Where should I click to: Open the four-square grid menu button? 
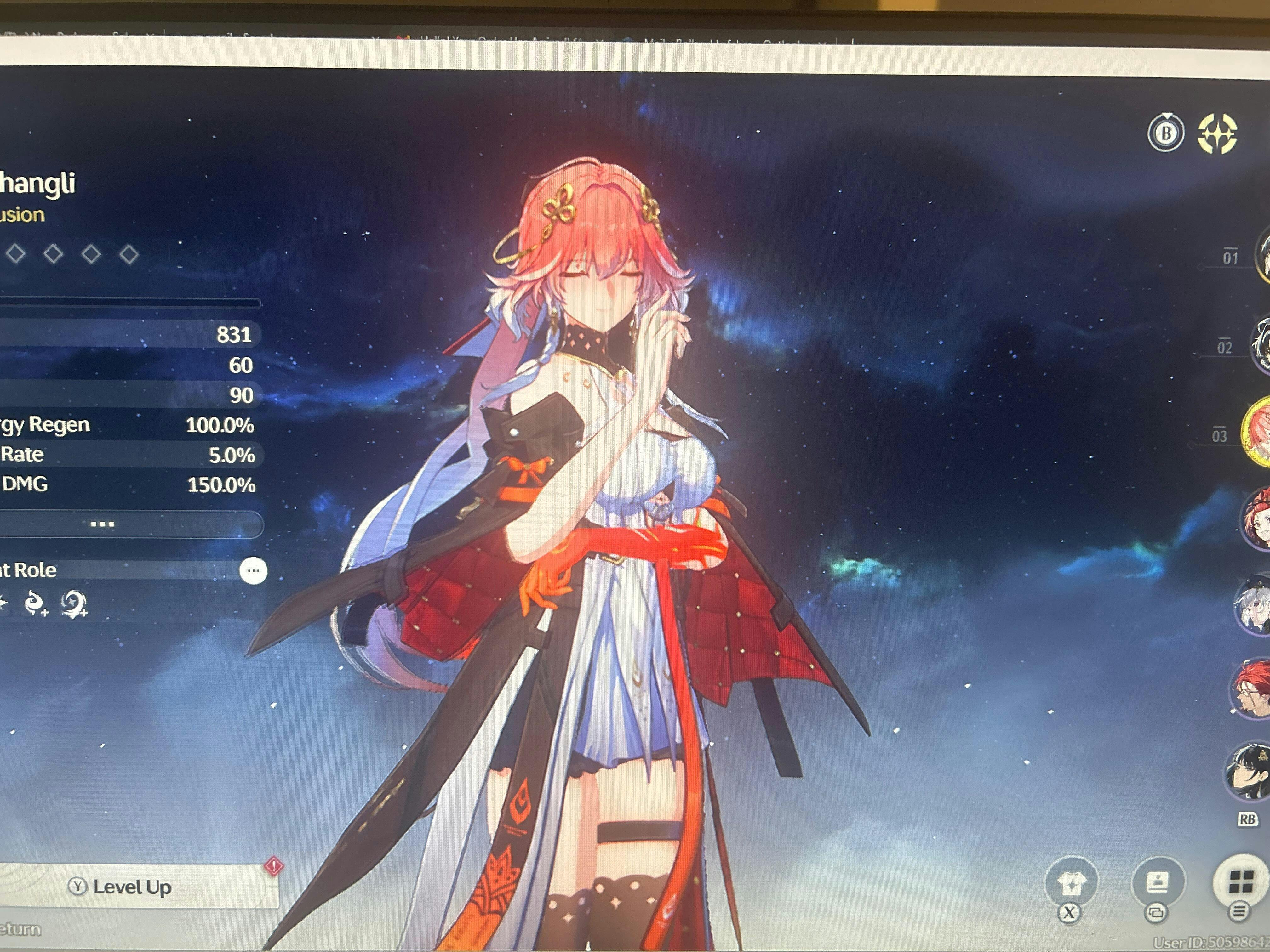[1240, 882]
